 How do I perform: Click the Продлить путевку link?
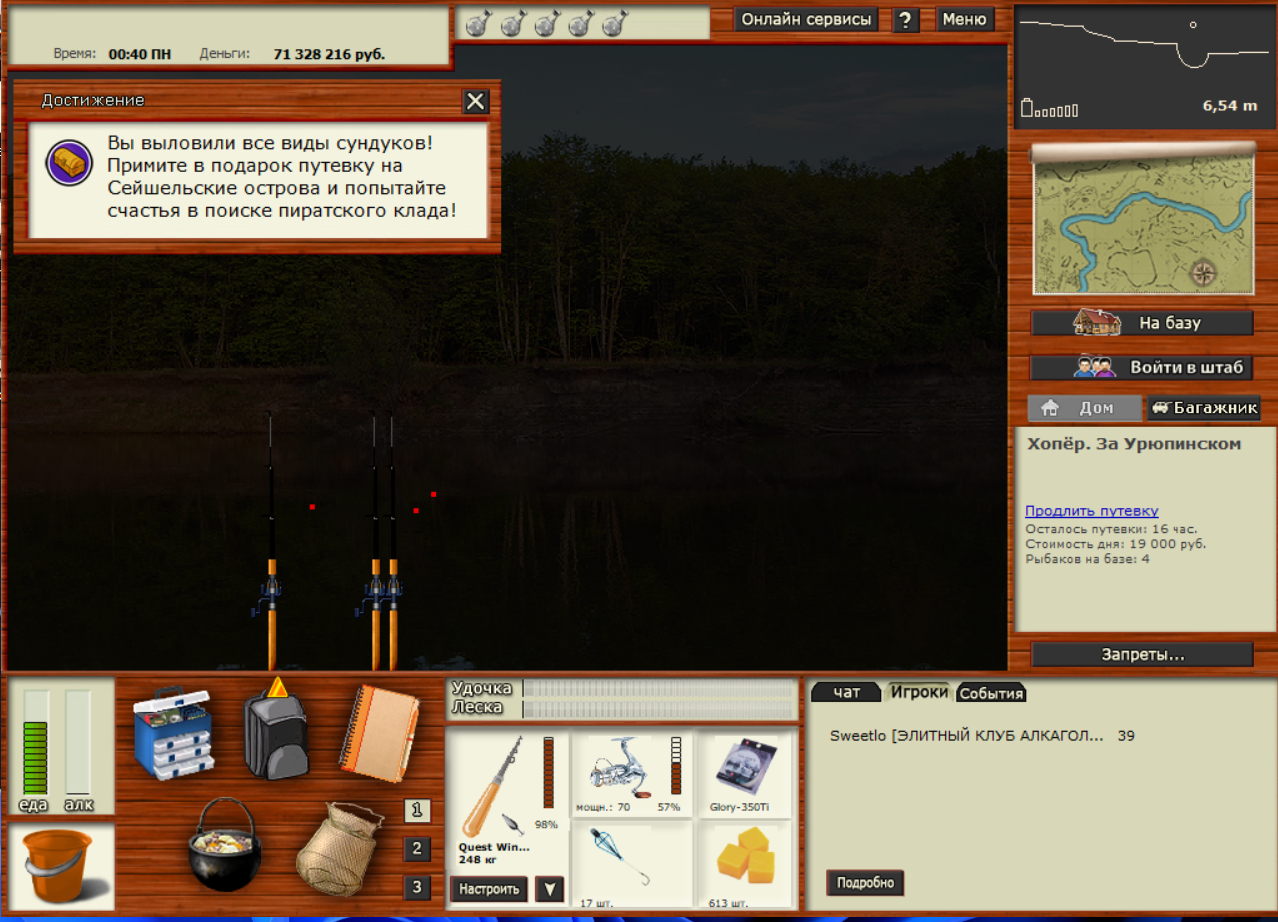point(1091,511)
